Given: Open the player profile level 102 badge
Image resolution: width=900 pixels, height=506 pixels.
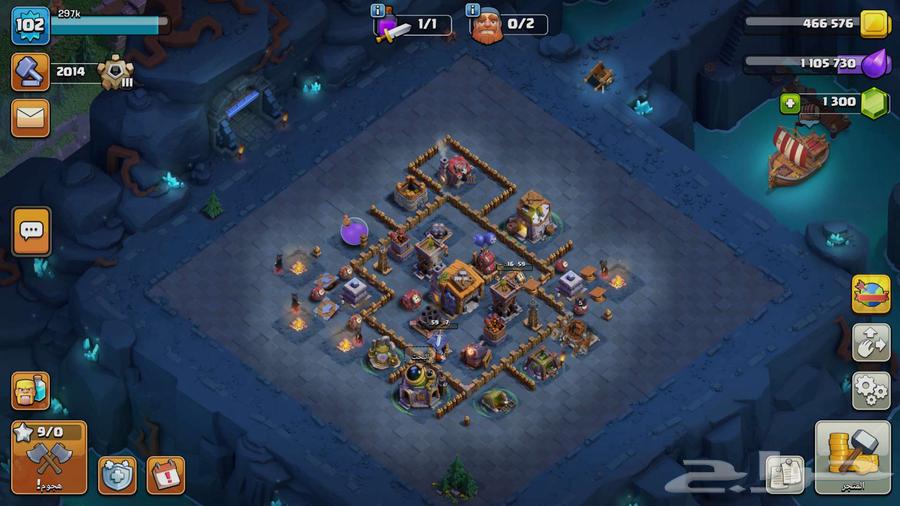Looking at the screenshot, I should (30, 25).
